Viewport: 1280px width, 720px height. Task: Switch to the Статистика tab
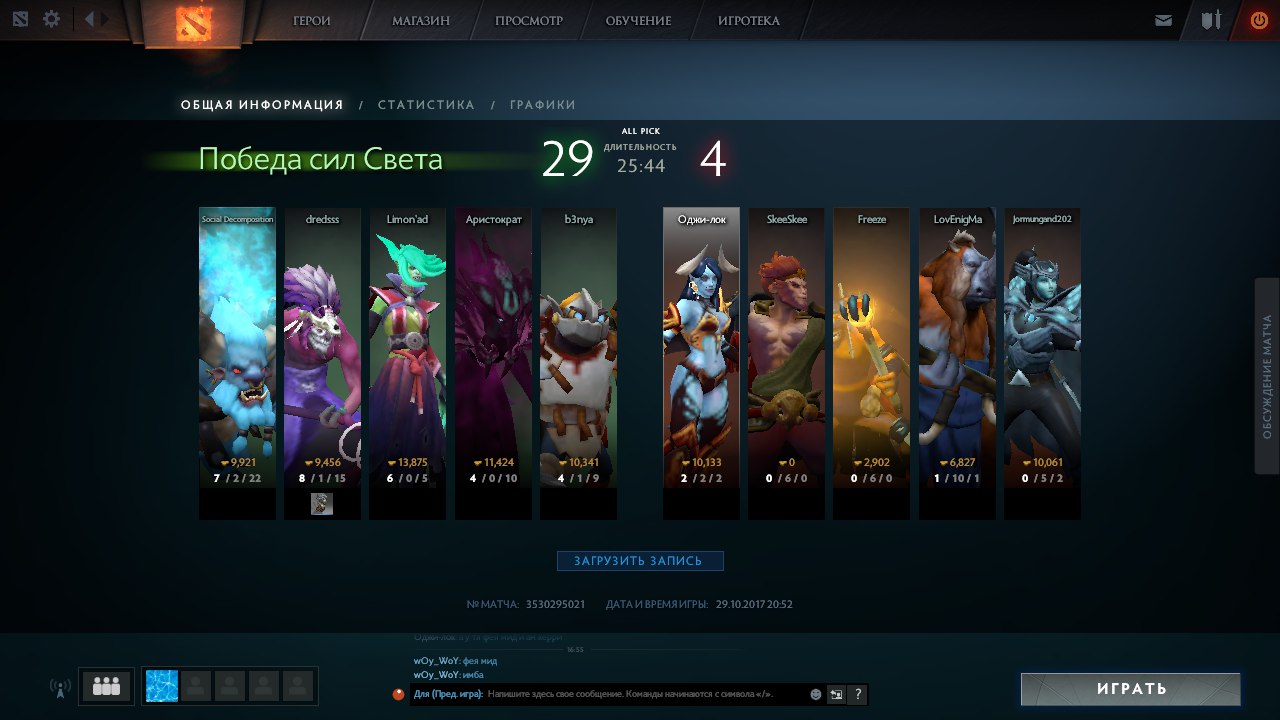426,105
